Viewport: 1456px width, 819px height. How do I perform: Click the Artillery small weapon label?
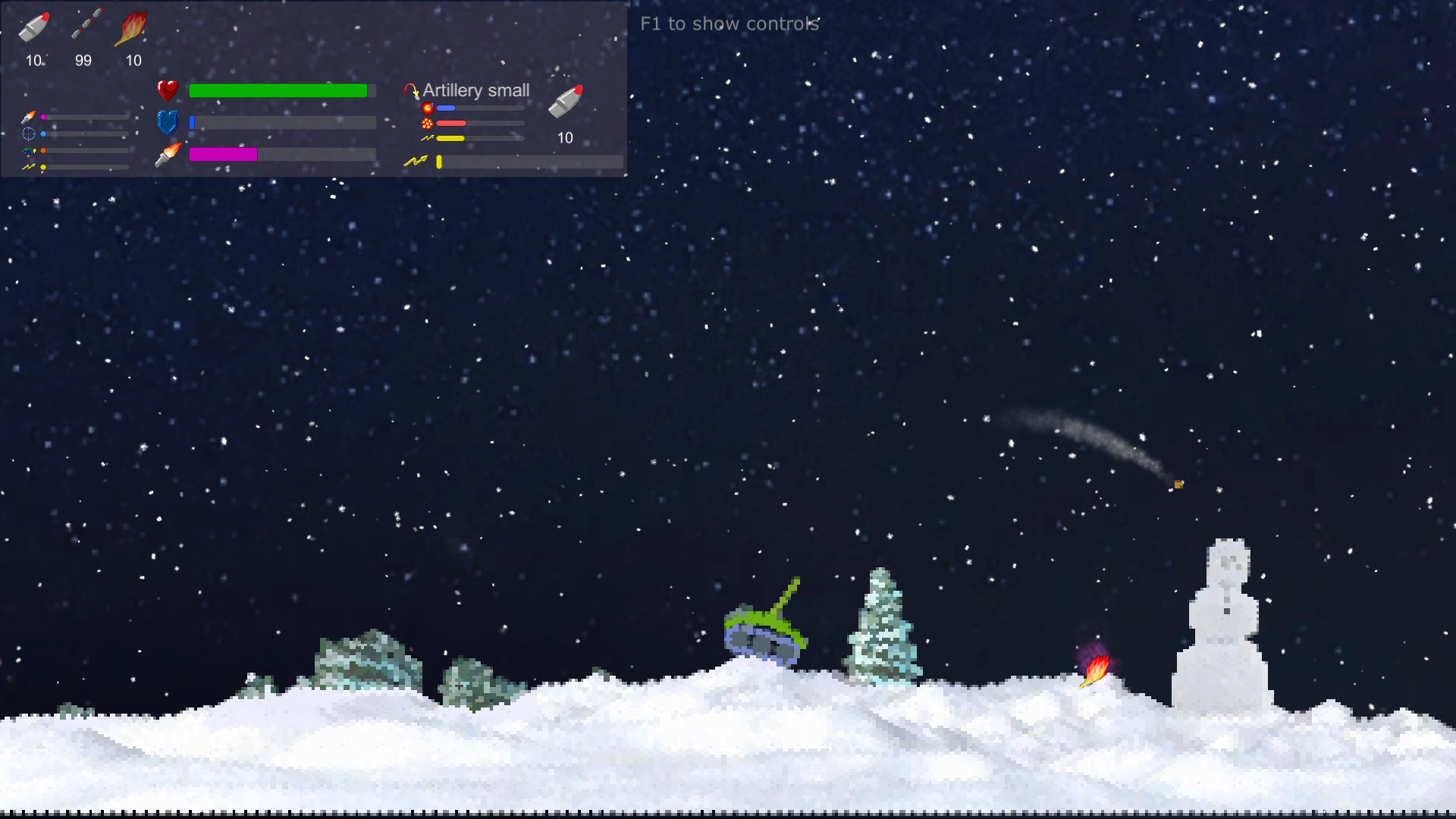point(476,90)
